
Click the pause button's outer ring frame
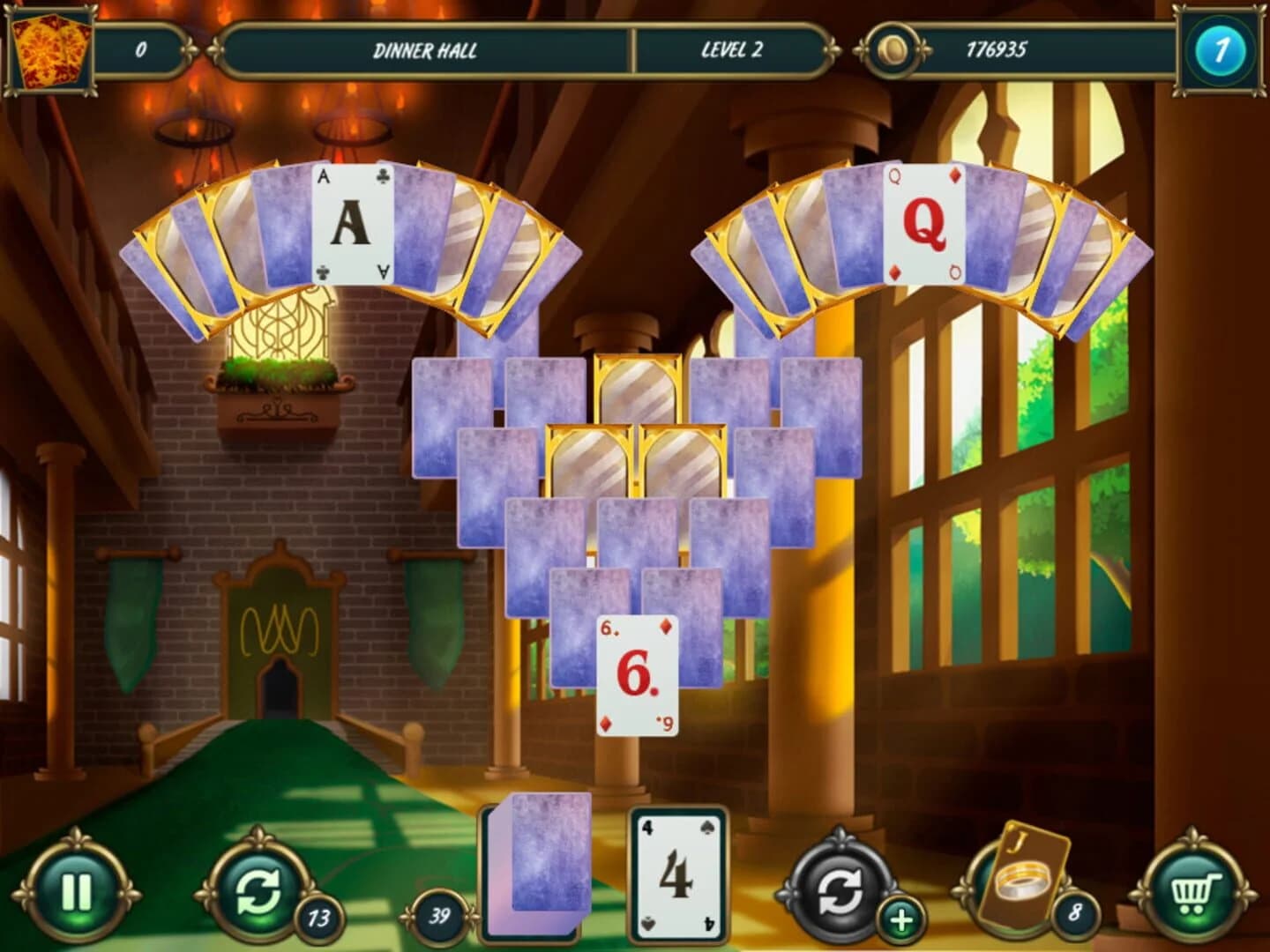pyautogui.click(x=78, y=846)
